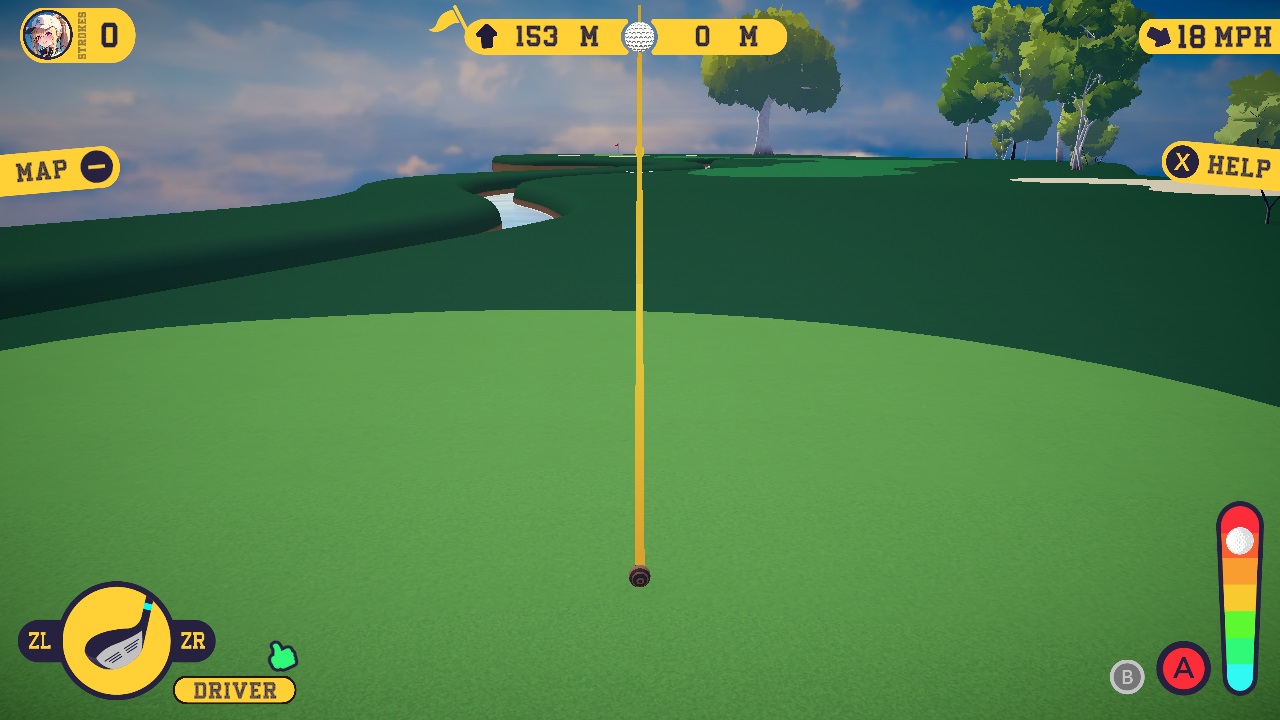
Task: Click the thumbs-up caddie suggestion icon
Action: pyautogui.click(x=281, y=657)
